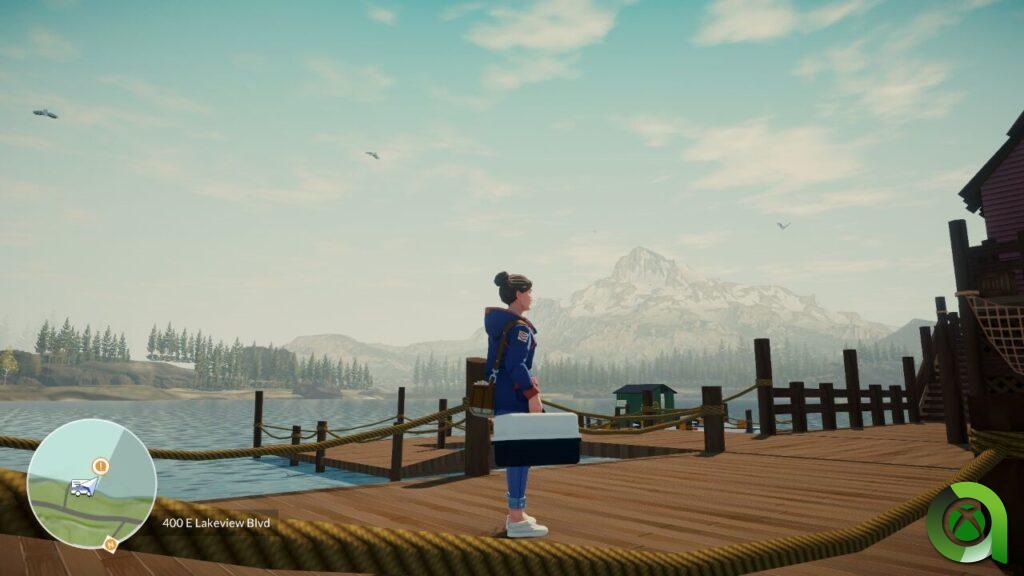Select the mail truck icon on minimap
The width and height of the screenshot is (1024, 576).
coord(81,488)
